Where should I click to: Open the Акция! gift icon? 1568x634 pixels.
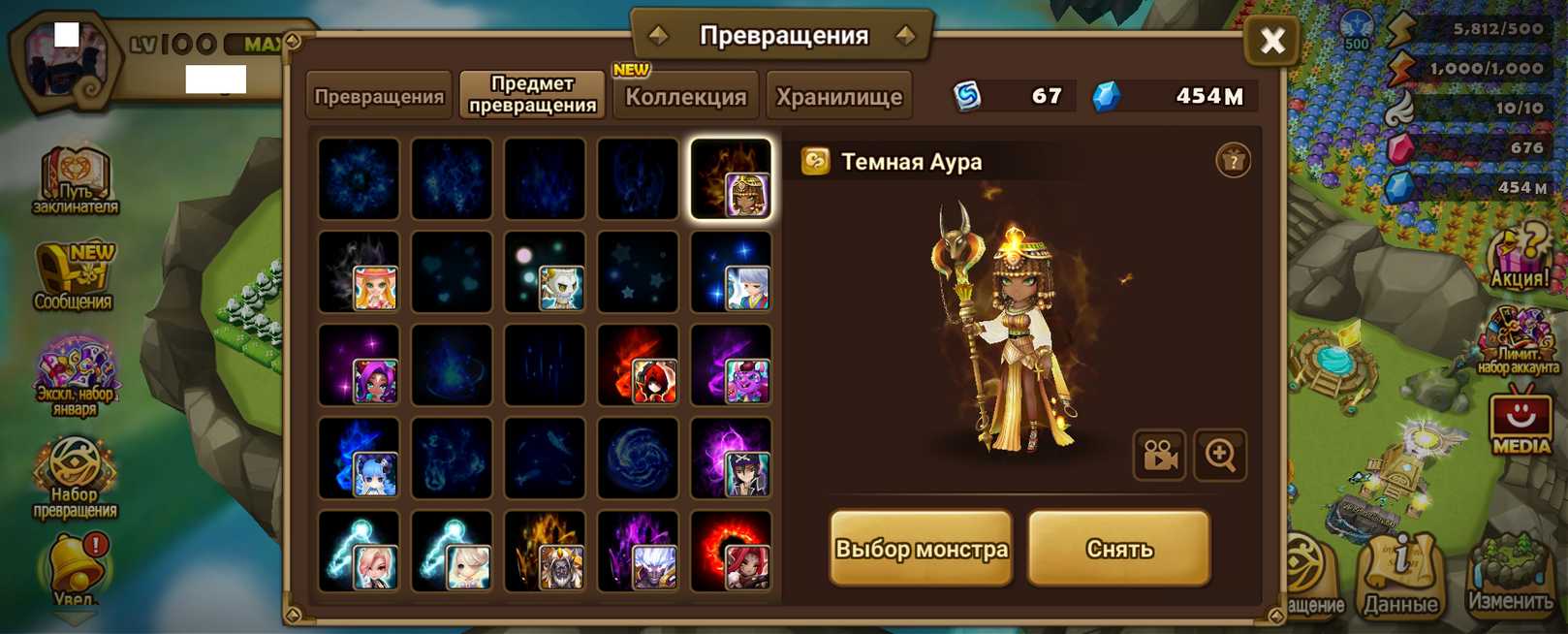point(1519,257)
